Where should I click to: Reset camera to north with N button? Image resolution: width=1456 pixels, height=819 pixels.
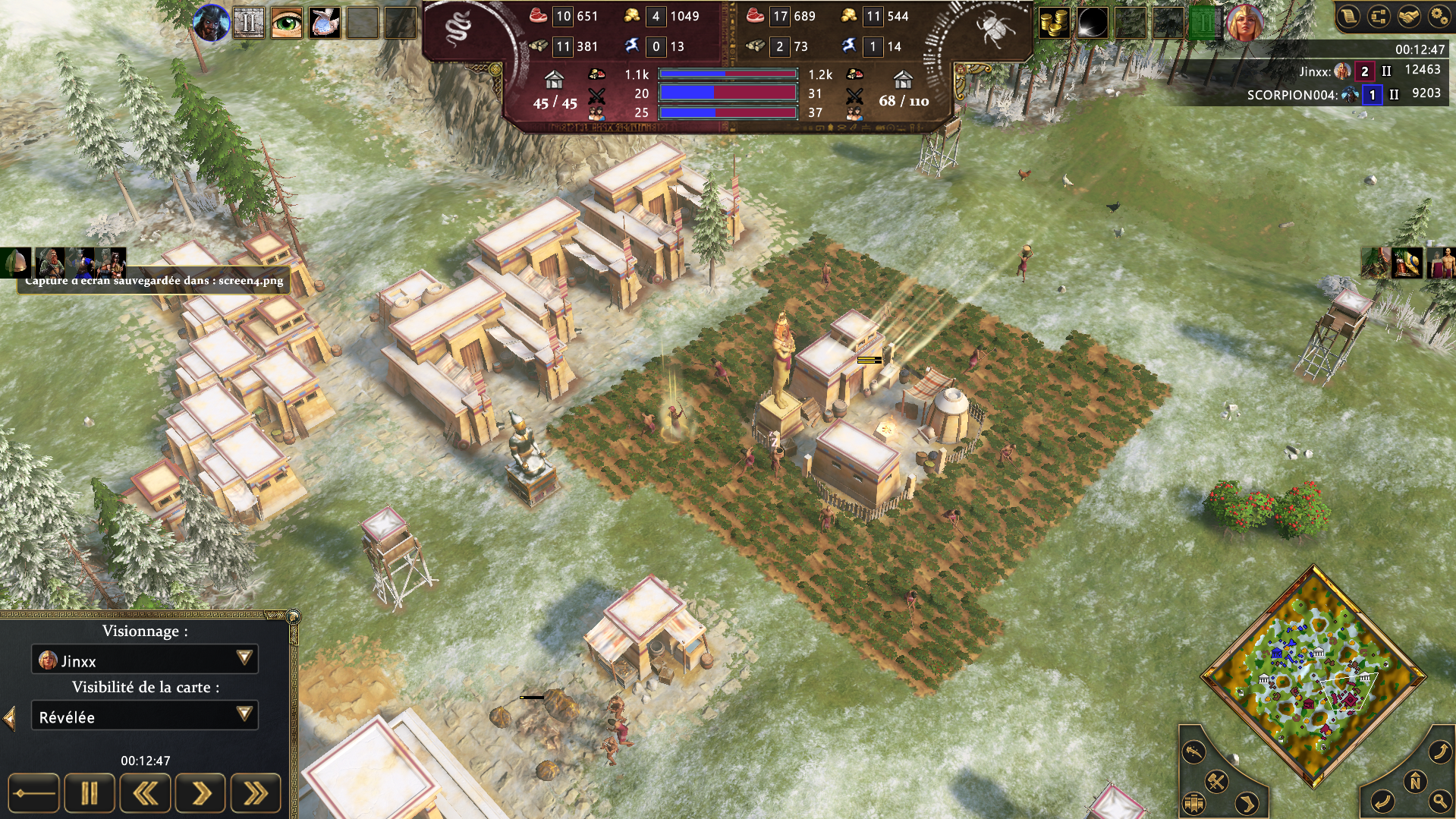(1414, 781)
